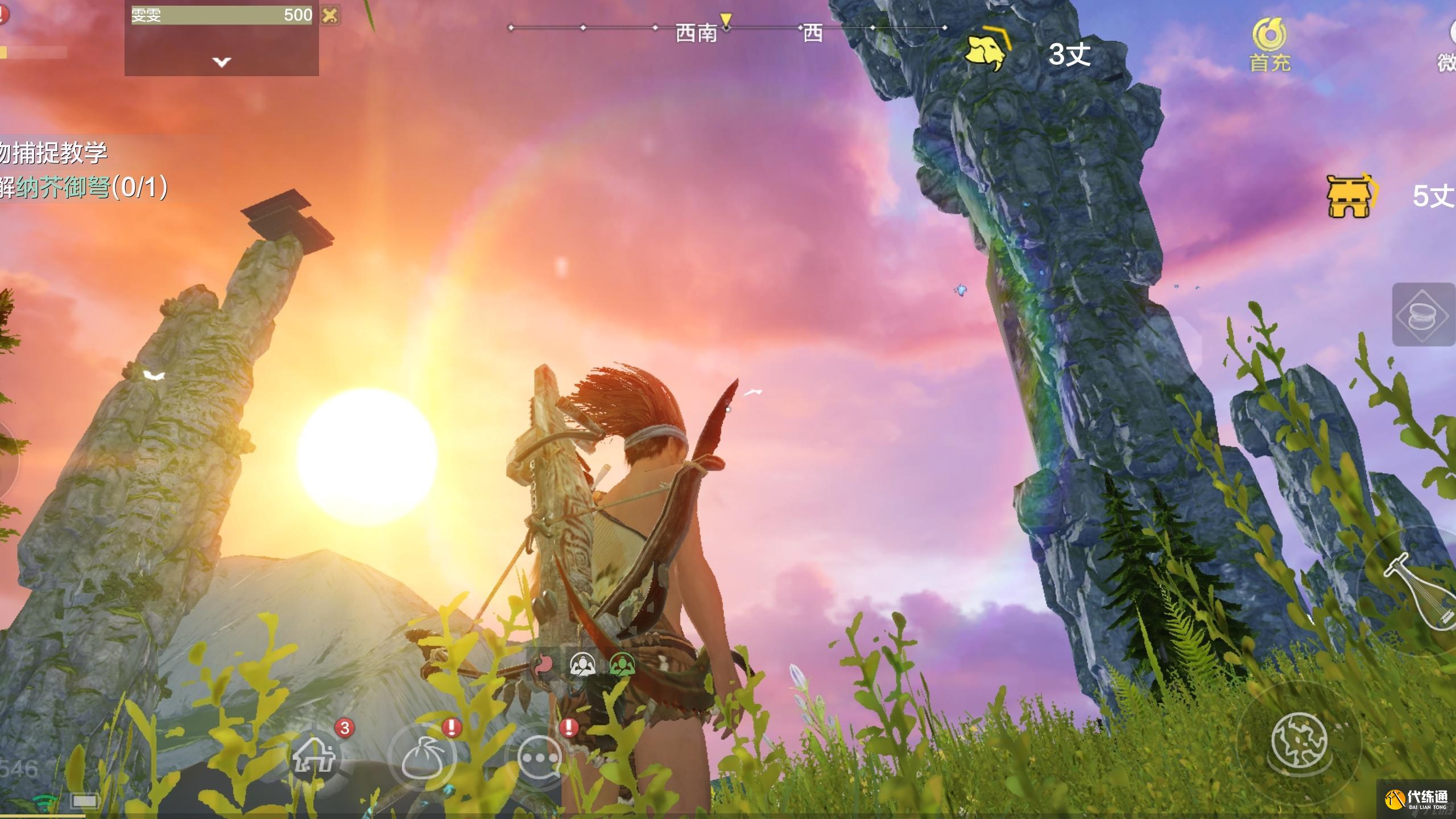Image resolution: width=1456 pixels, height=819 pixels.
Task: Dismiss the pet panel with the X button
Action: point(330,15)
